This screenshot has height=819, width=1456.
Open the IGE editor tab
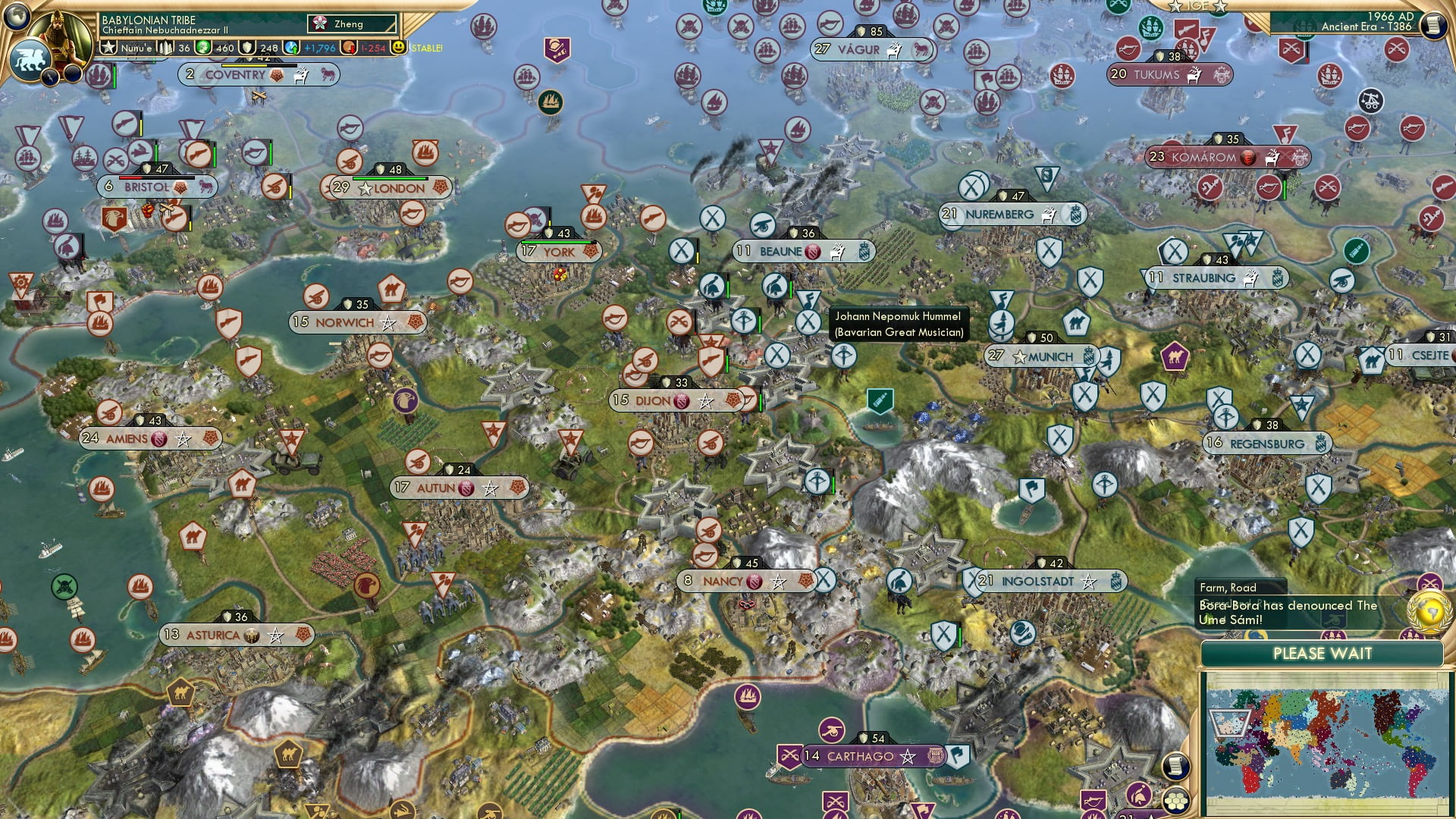(1197, 6)
